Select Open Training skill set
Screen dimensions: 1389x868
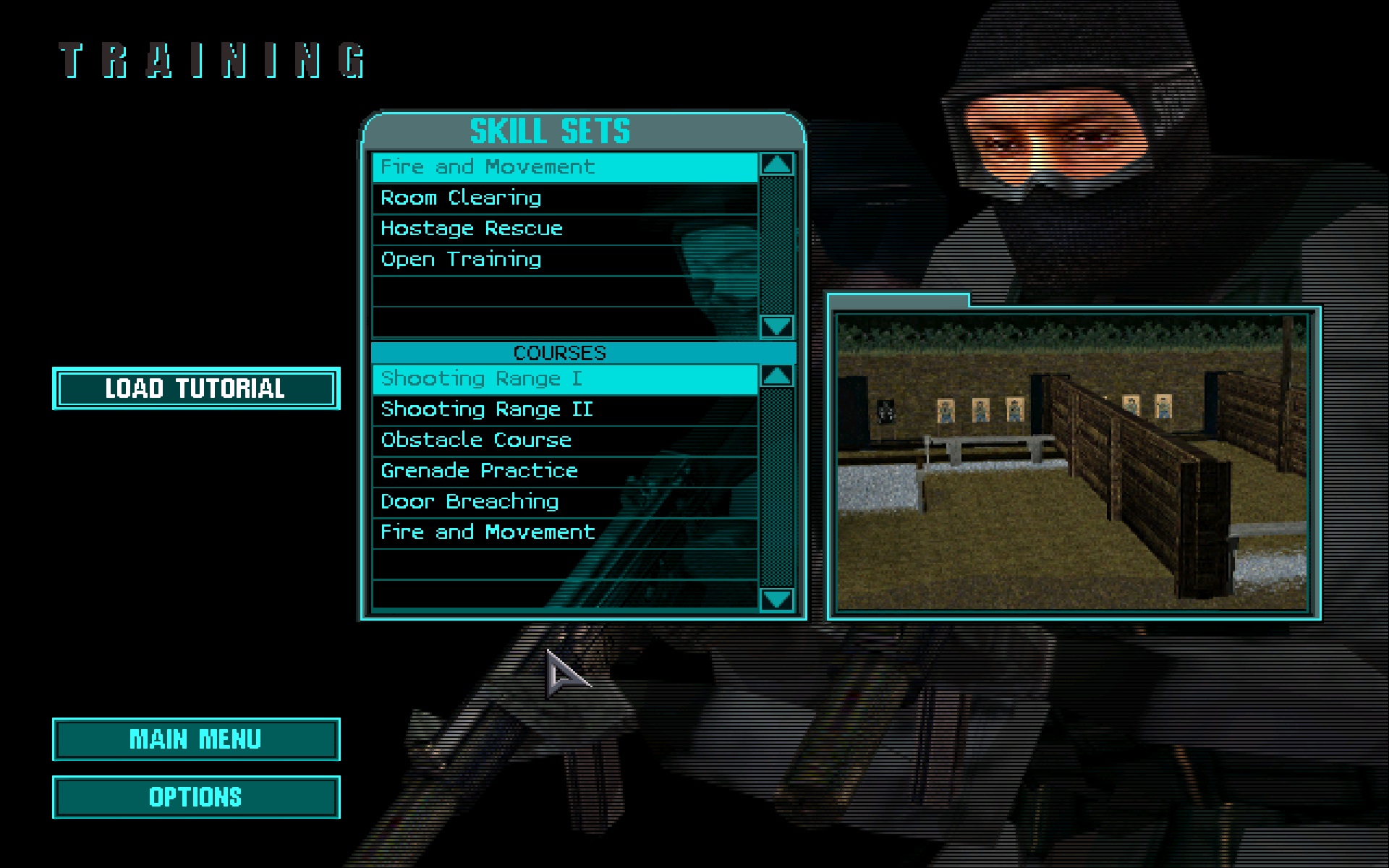[x=557, y=259]
